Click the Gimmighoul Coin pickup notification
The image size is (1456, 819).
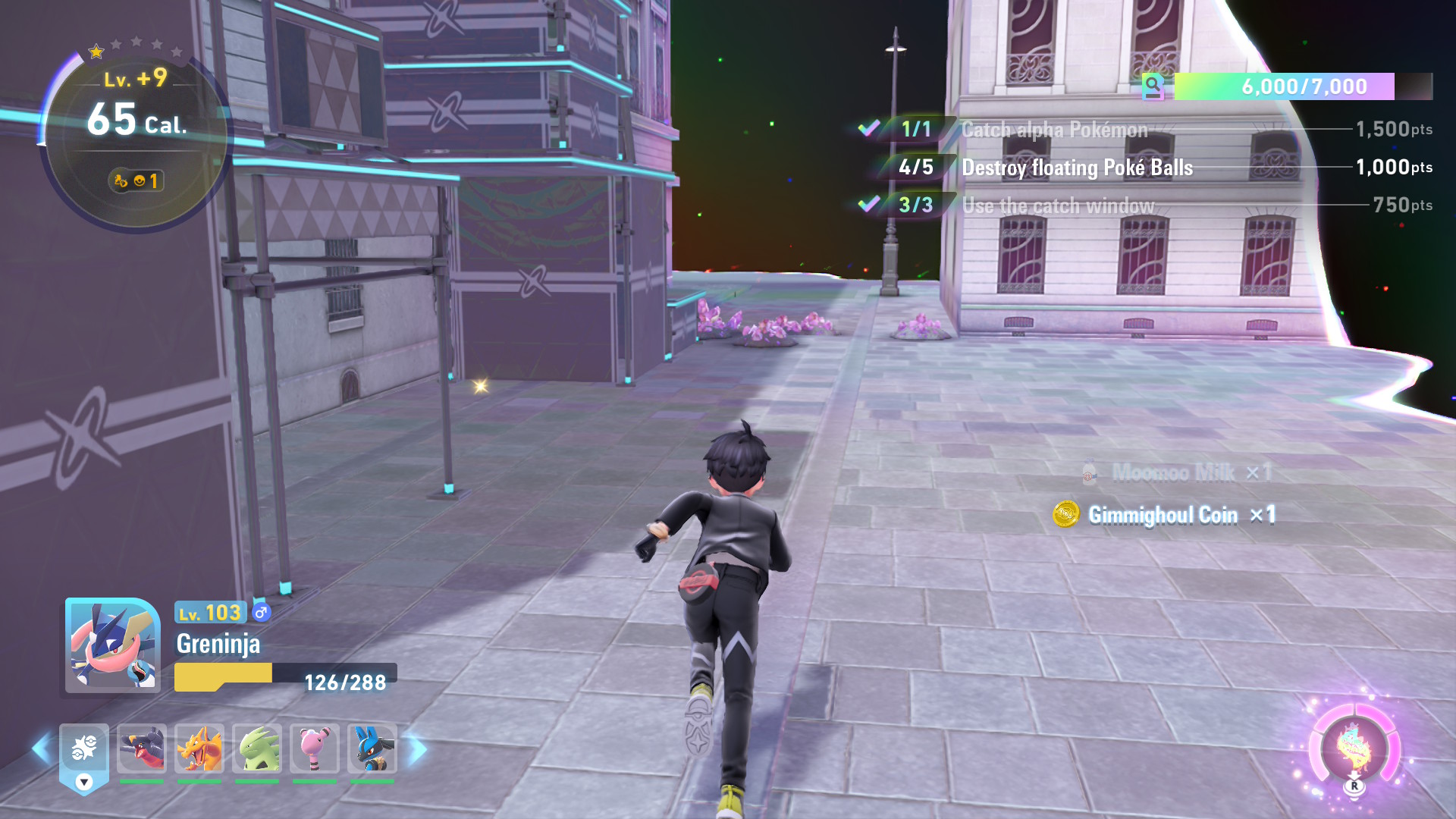click(1164, 515)
